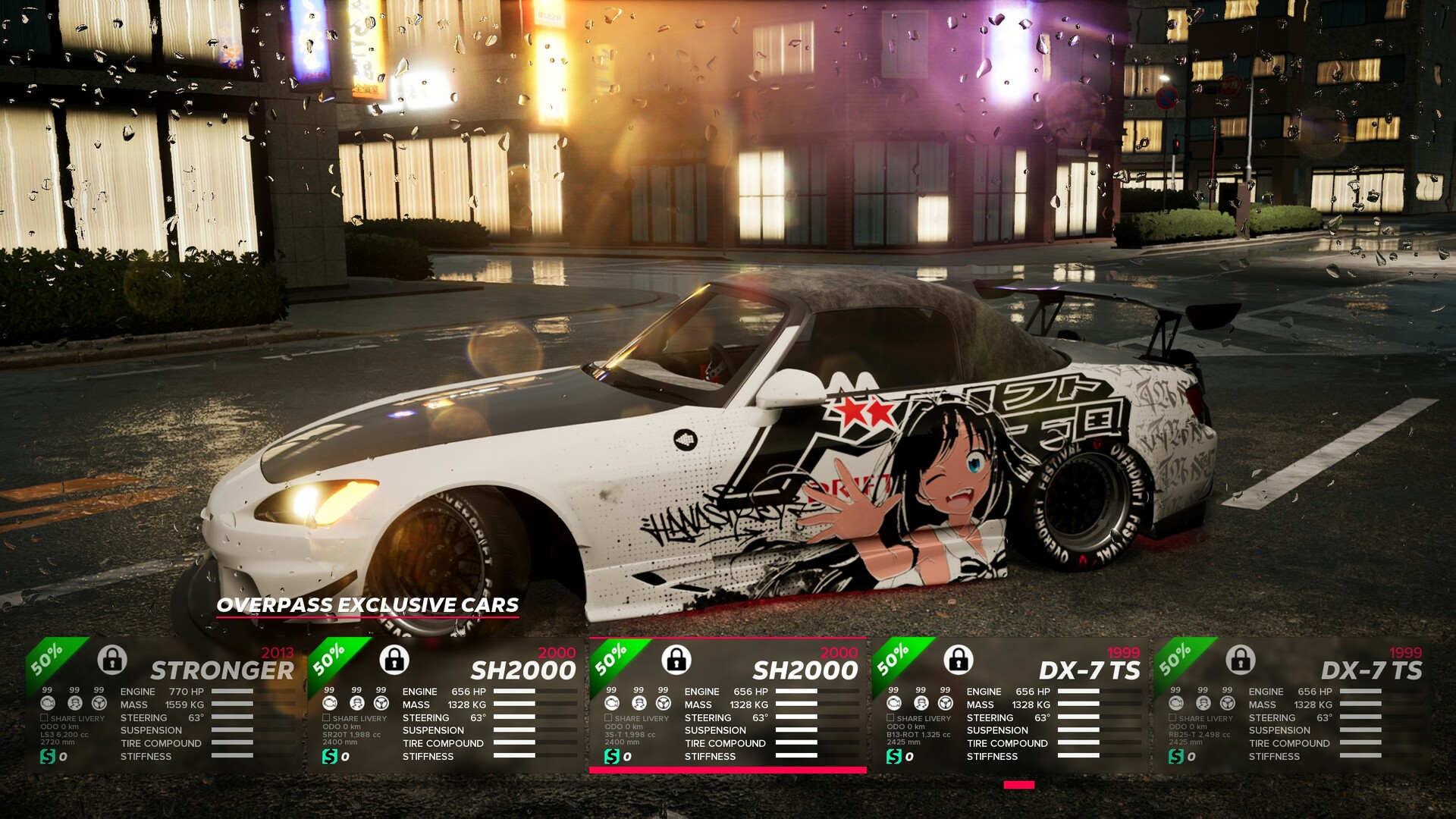Click the ENGINE stat bar on the STRONGER card
1456x819 pixels.
coord(231,692)
